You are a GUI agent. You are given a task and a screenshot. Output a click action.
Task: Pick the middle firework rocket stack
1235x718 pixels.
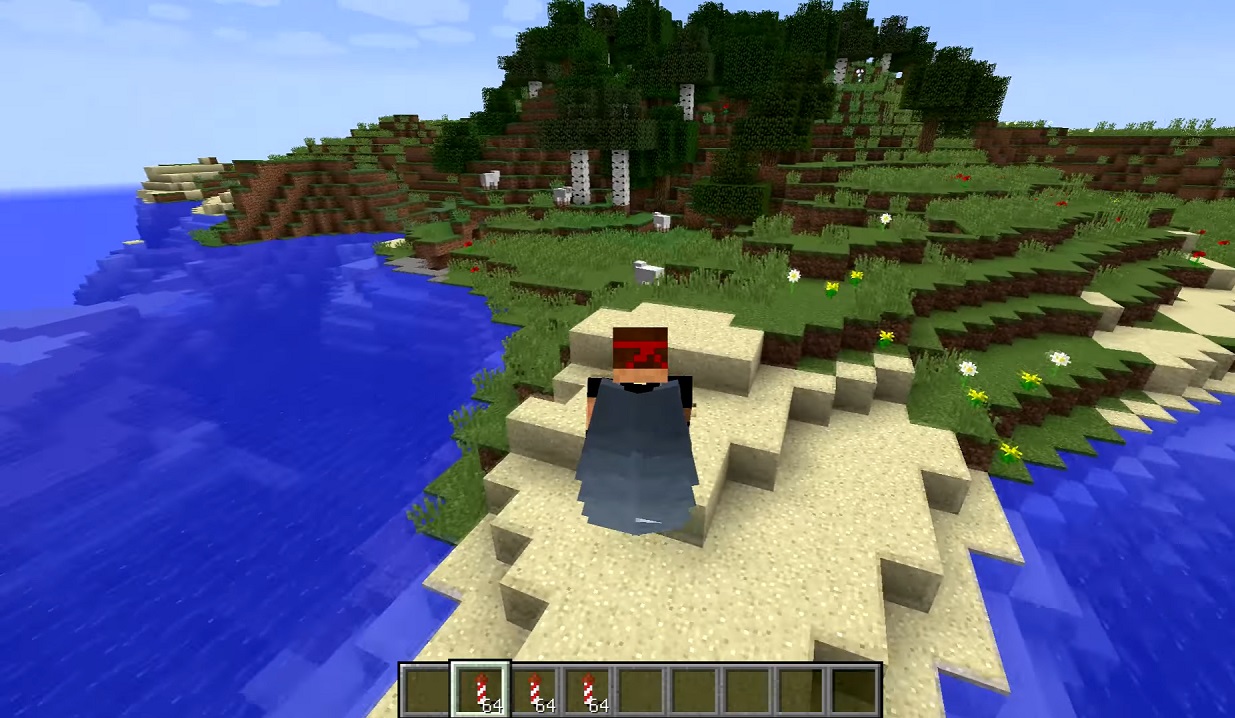click(x=535, y=690)
